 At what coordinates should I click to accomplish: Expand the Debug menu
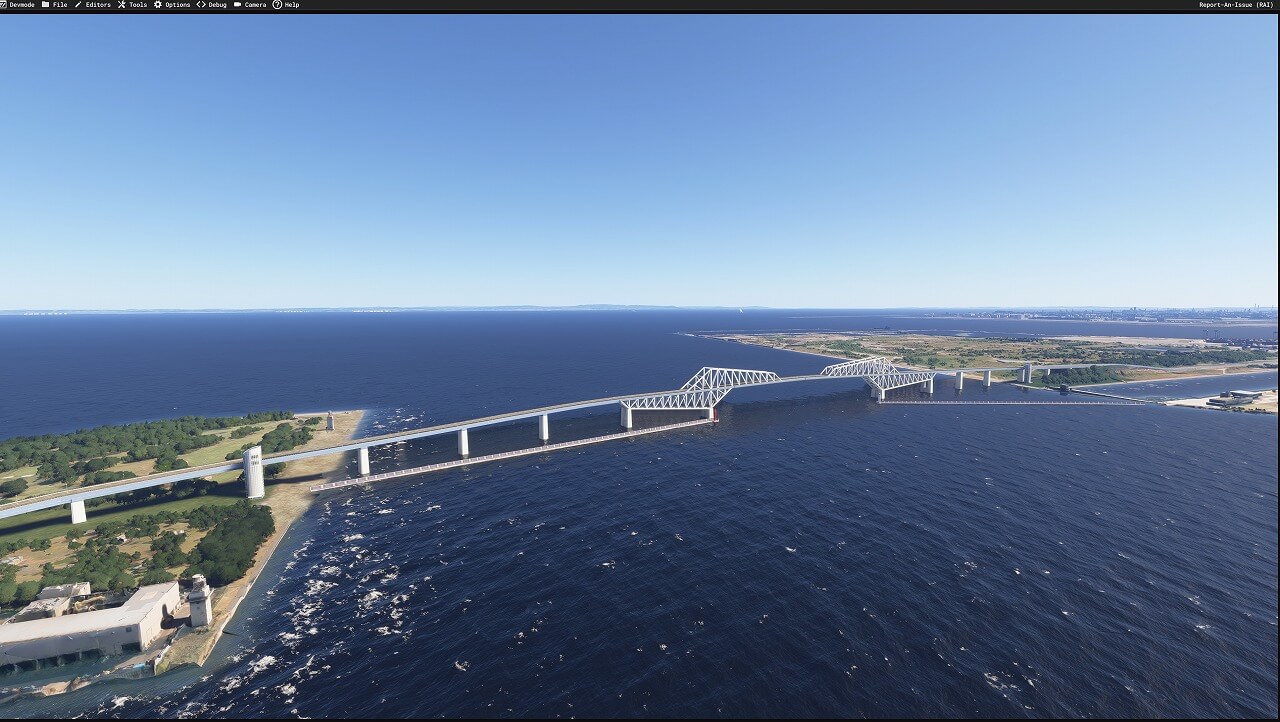pos(212,5)
